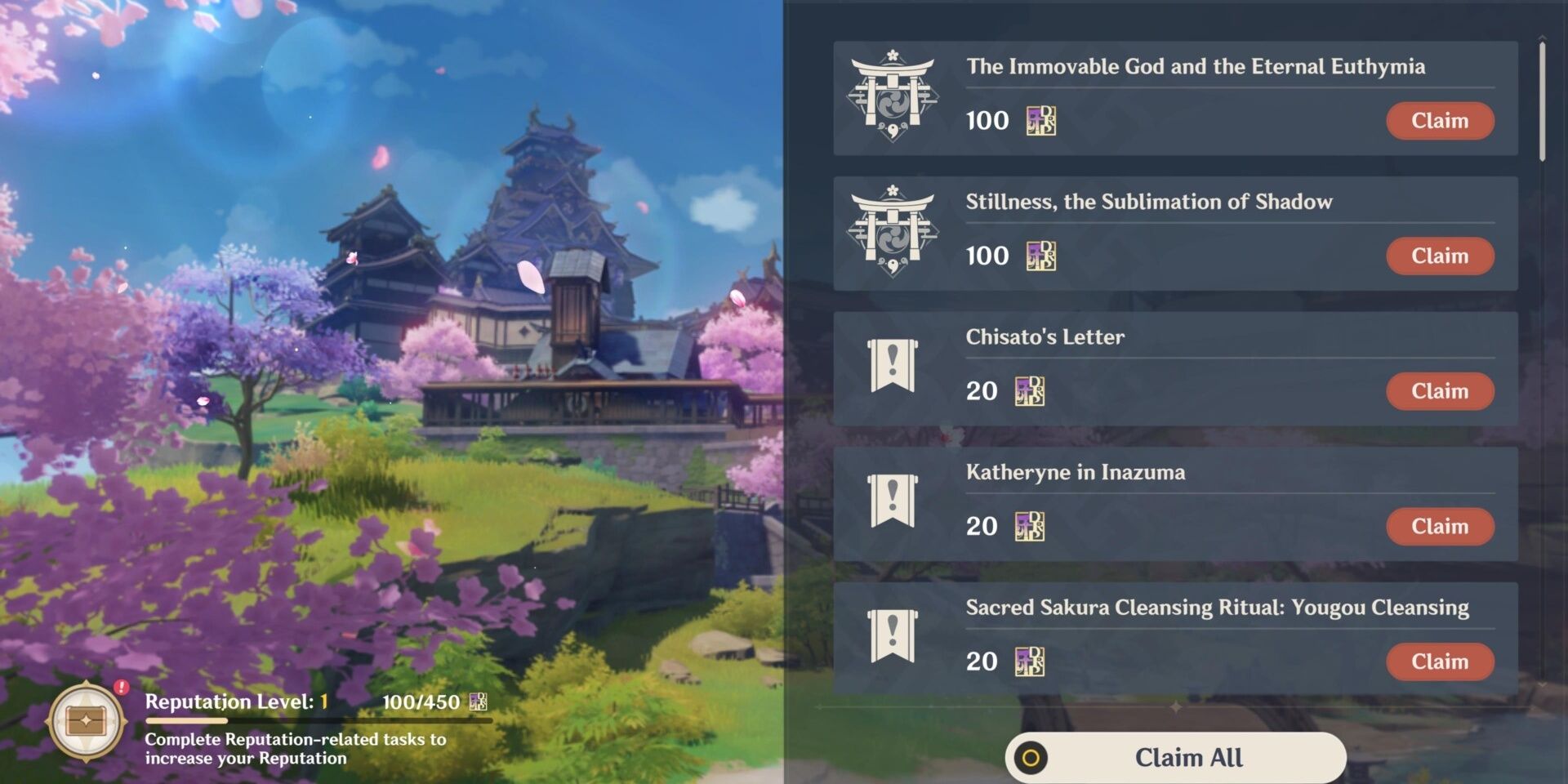1568x784 pixels.
Task: Click the EXP icon next to Katheryne in Inazuma's 20 reward
Action: pos(1029,526)
